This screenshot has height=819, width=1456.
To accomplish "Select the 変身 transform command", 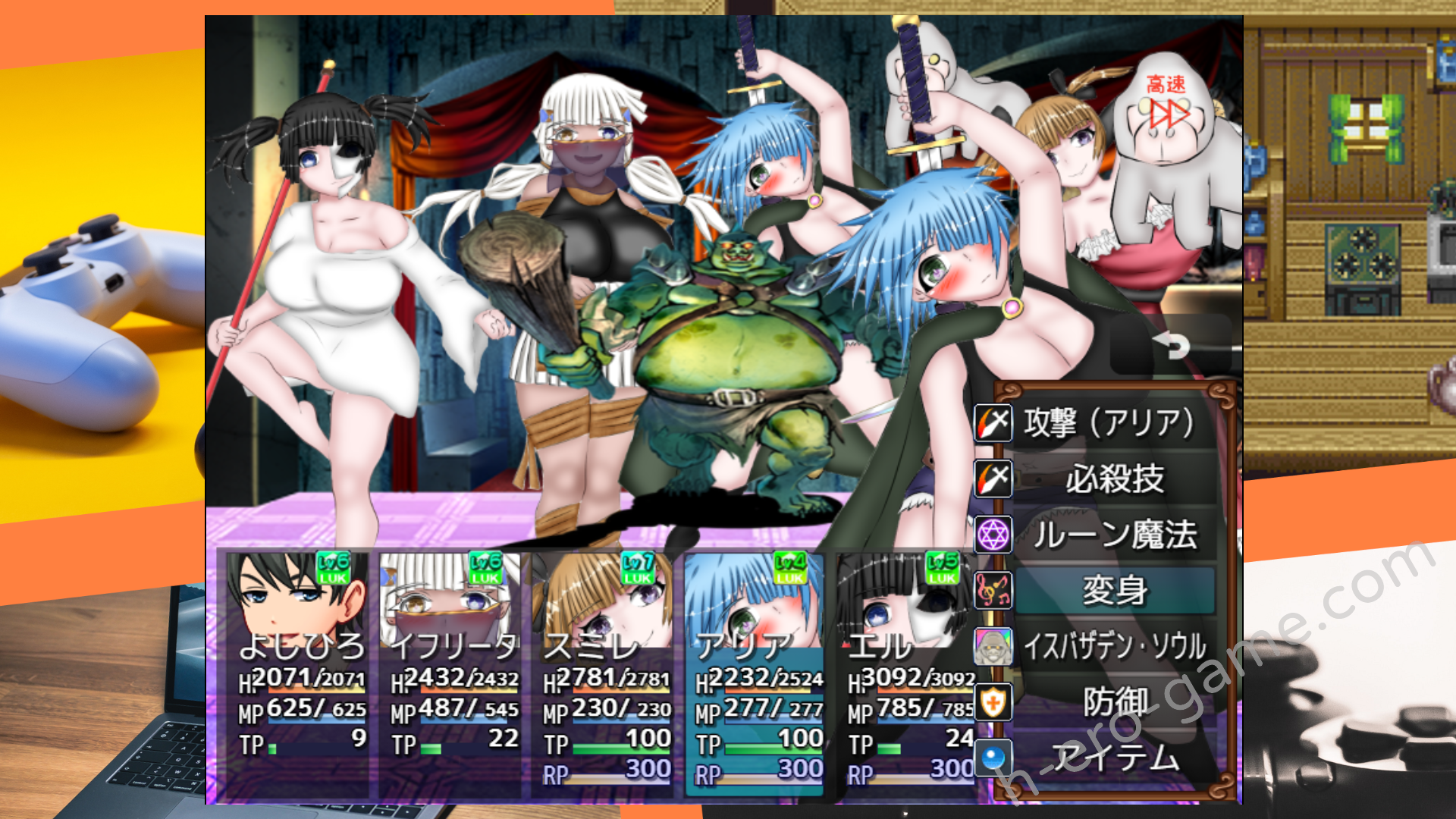I will click(x=1115, y=591).
